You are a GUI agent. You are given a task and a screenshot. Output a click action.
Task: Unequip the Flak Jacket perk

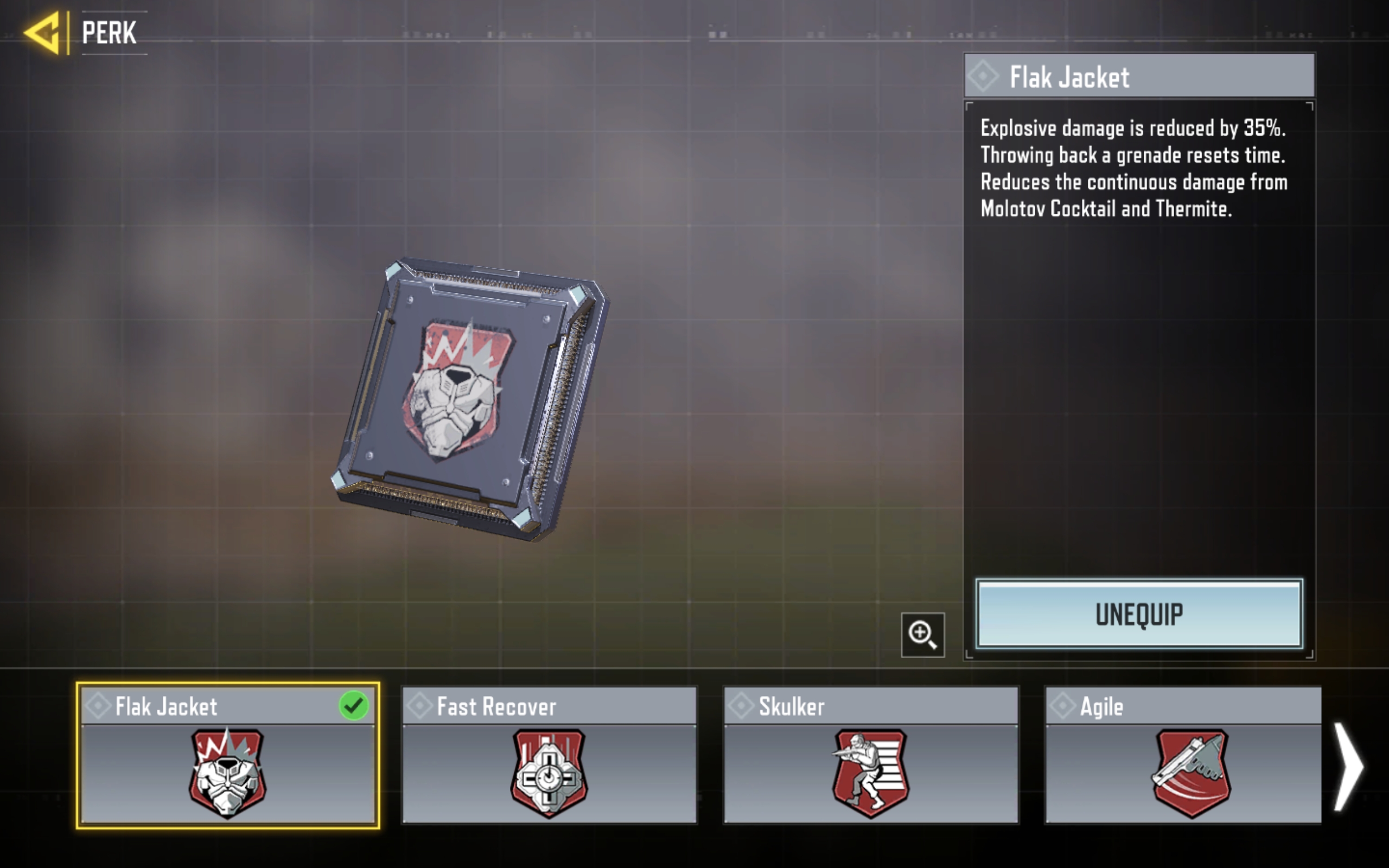pyautogui.click(x=1139, y=614)
